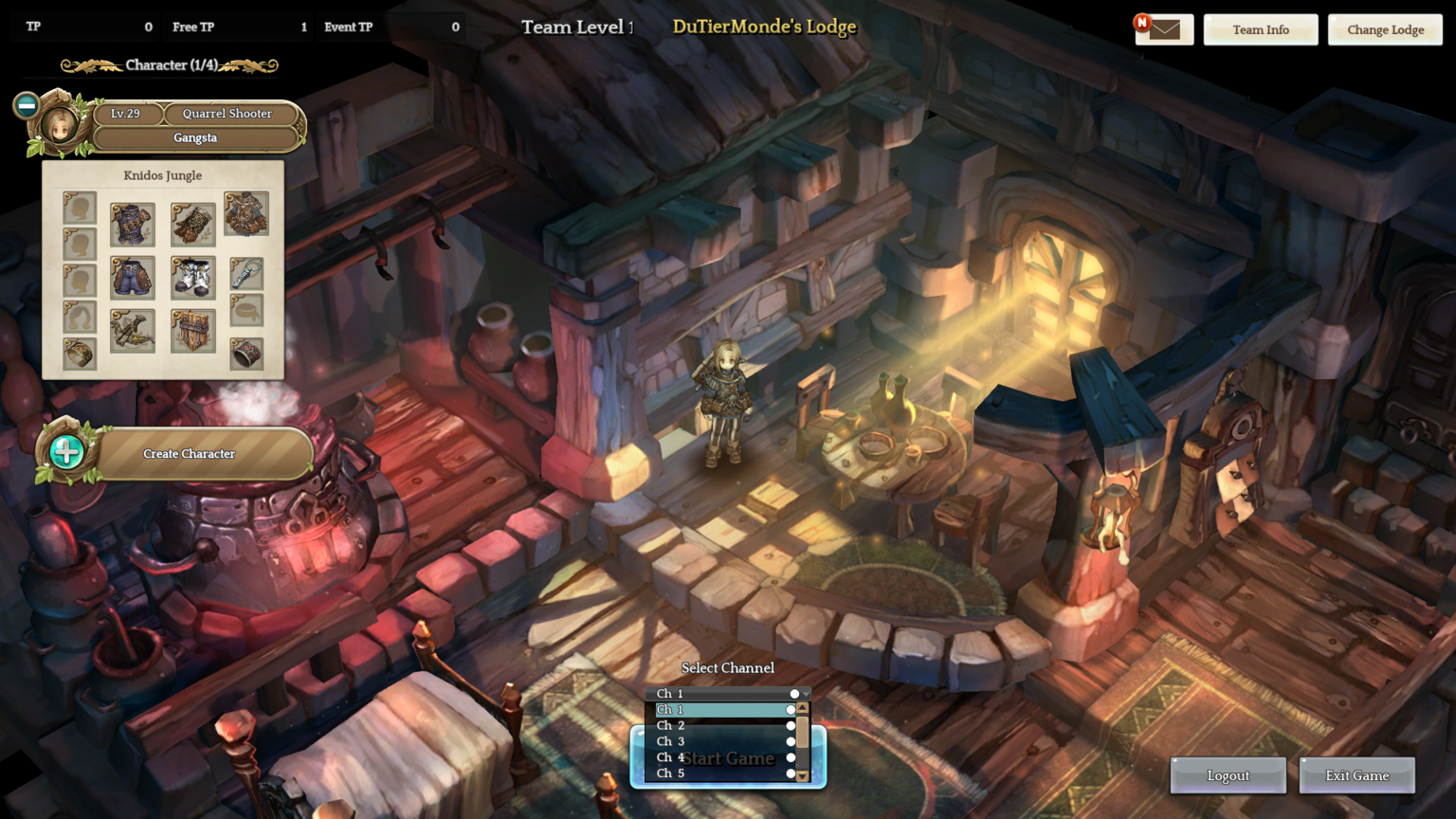Click the Change Lodge button
The image size is (1456, 819).
pyautogui.click(x=1385, y=29)
